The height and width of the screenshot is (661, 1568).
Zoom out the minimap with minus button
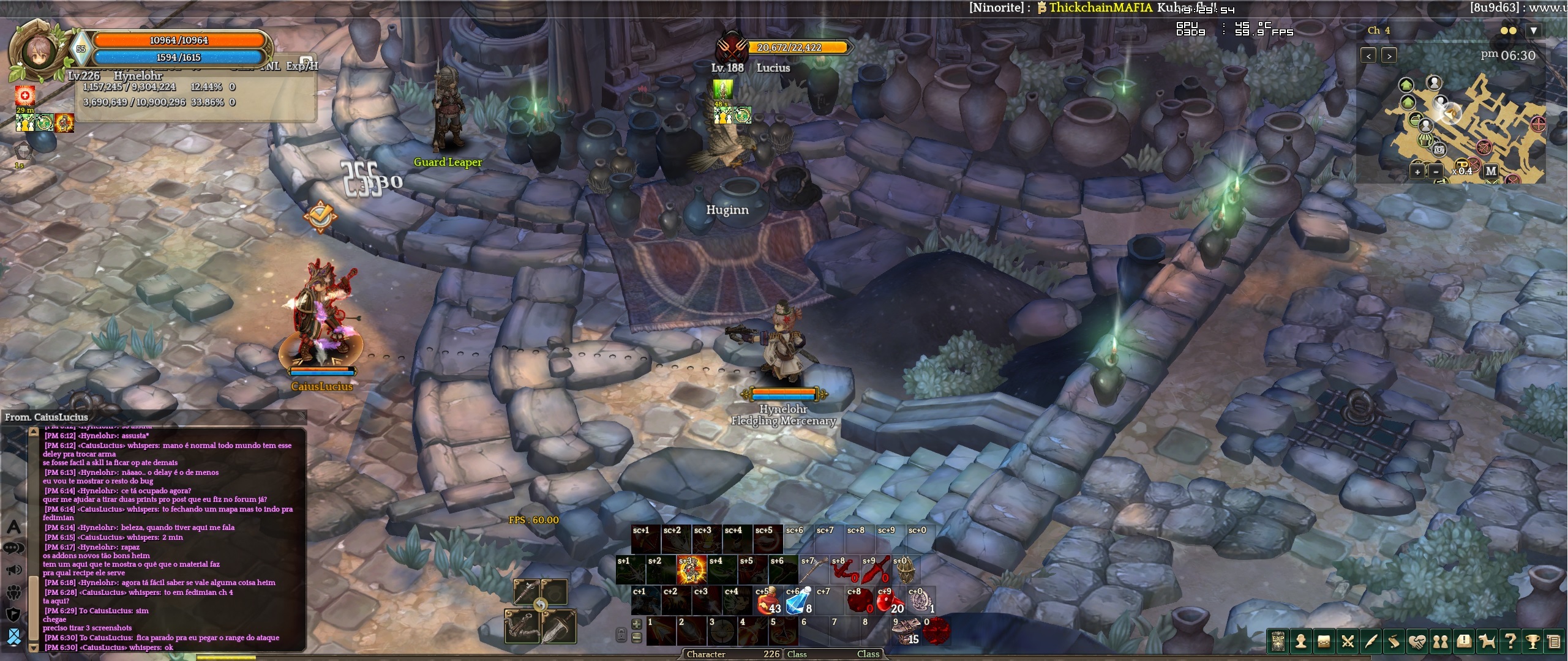pyautogui.click(x=1436, y=172)
